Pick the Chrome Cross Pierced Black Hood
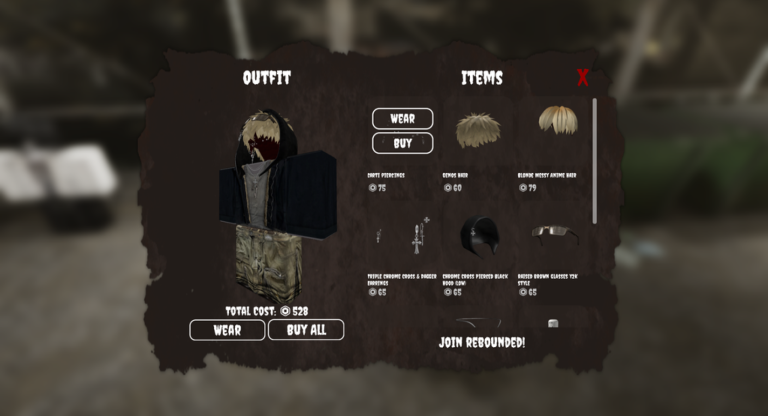The image size is (768, 416). click(x=478, y=237)
